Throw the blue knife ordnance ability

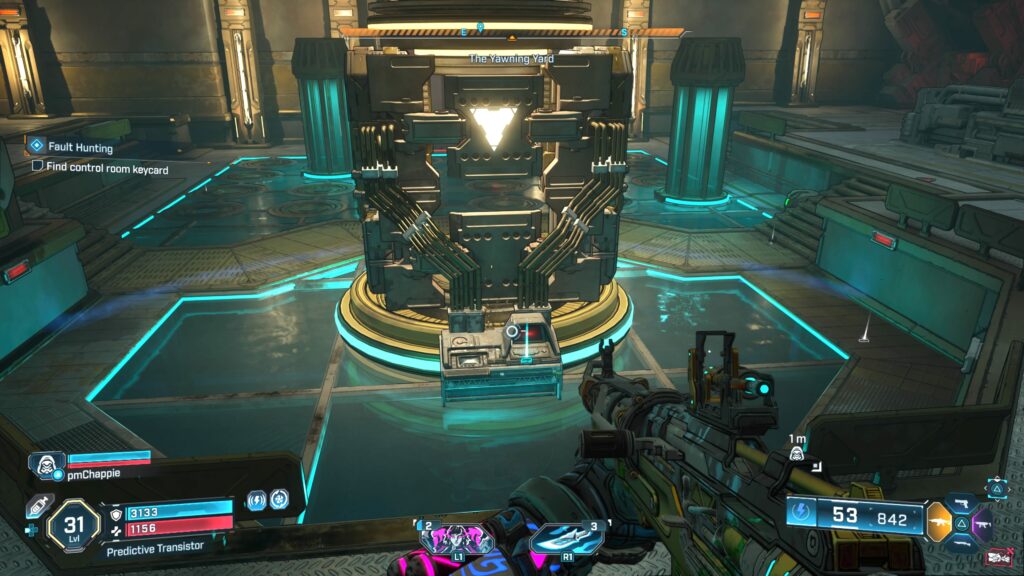566,540
